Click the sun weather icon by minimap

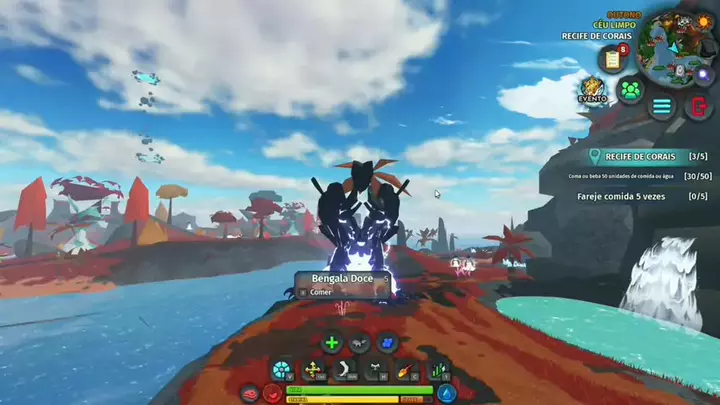coord(703,22)
